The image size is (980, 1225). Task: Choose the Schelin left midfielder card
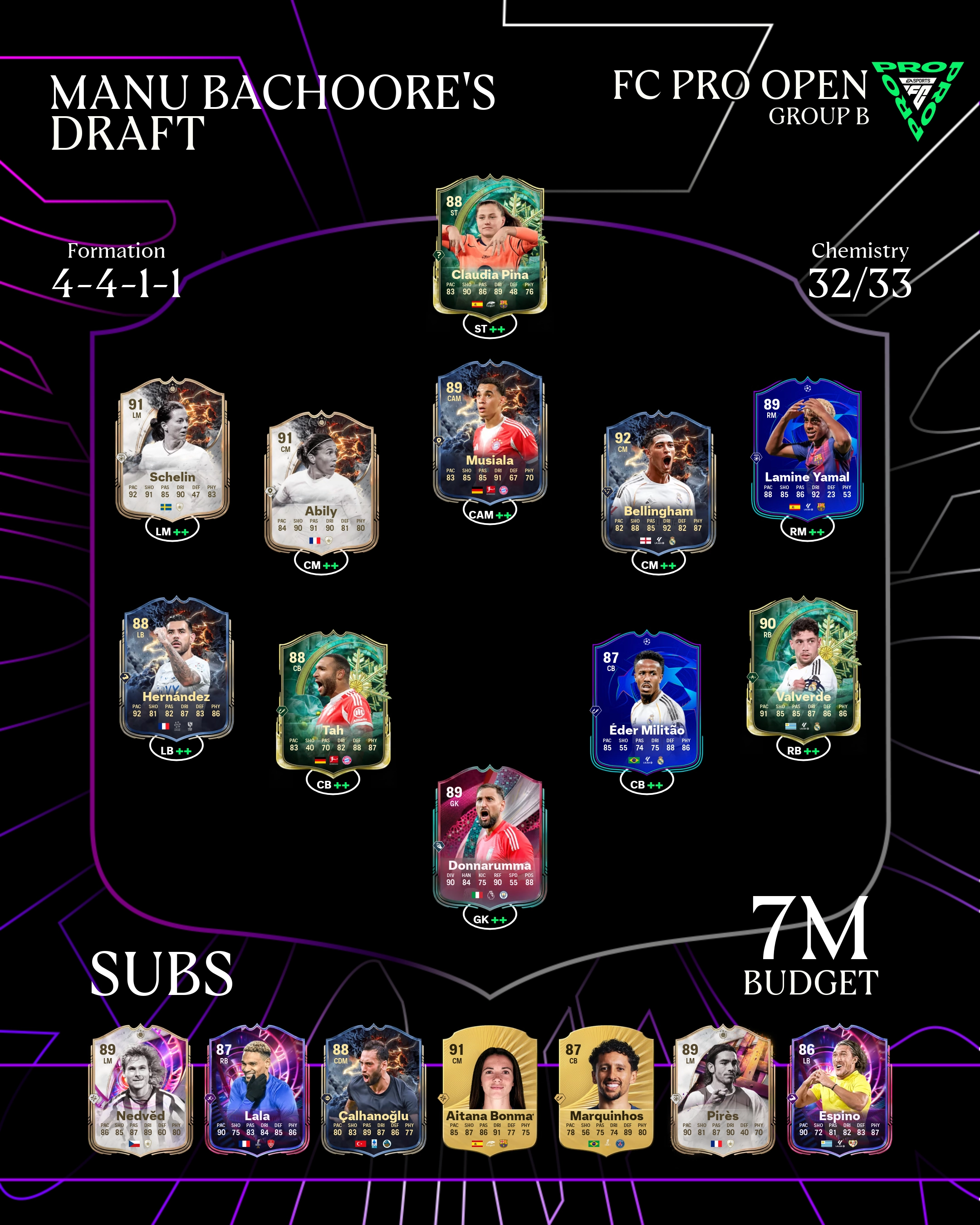tap(172, 449)
